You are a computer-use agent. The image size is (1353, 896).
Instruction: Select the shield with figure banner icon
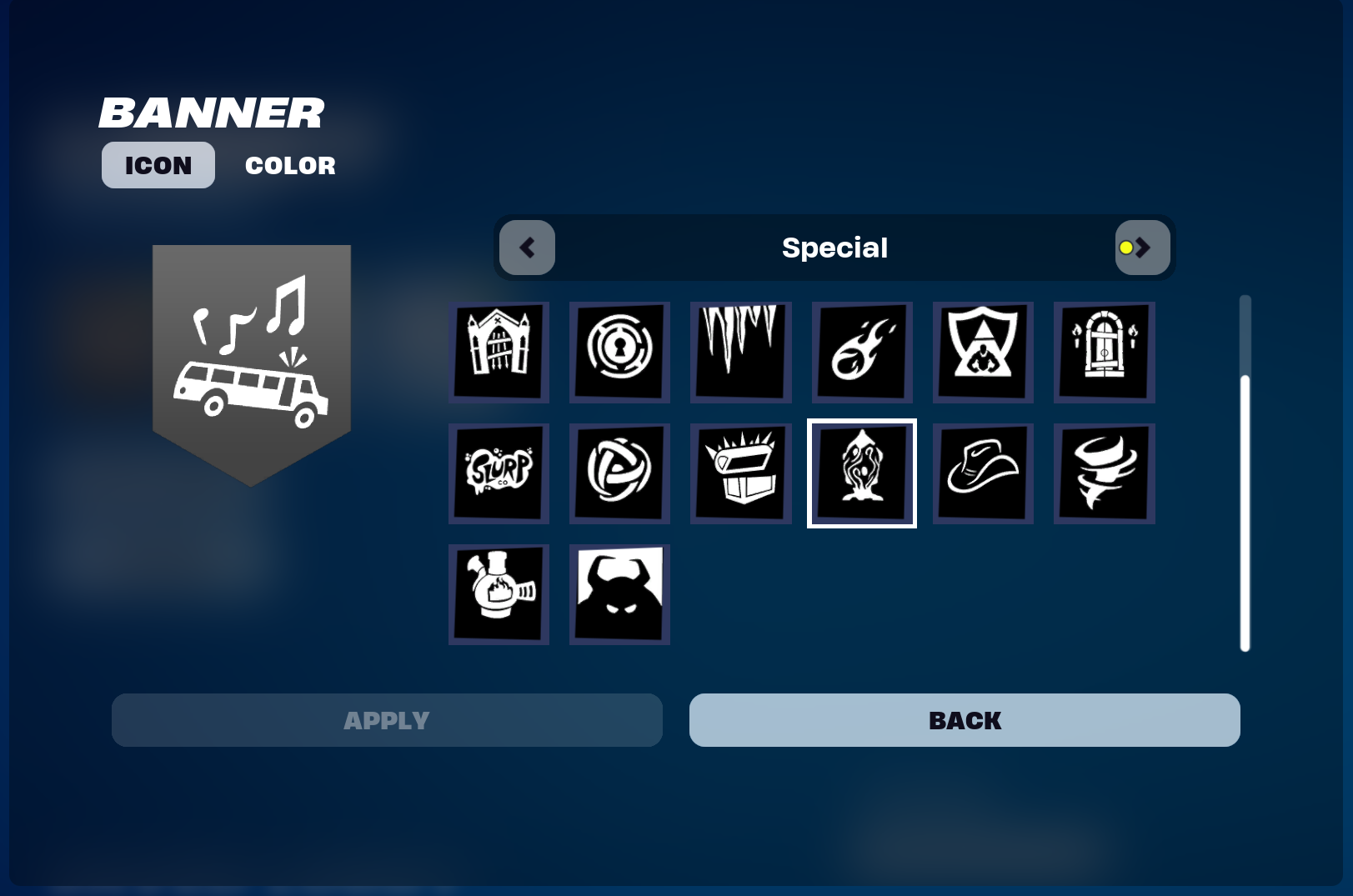coord(982,352)
